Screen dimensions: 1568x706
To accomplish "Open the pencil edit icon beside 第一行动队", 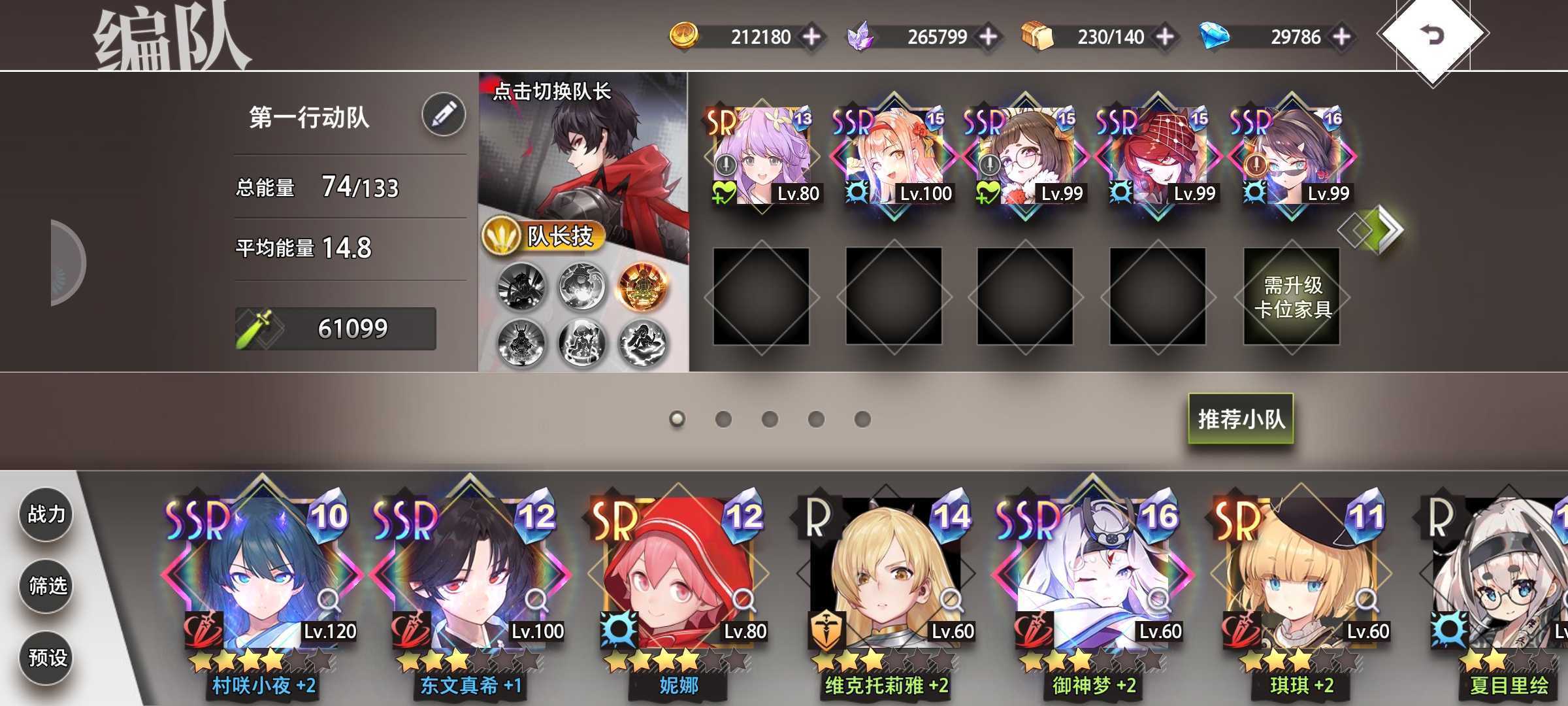I will (x=444, y=113).
